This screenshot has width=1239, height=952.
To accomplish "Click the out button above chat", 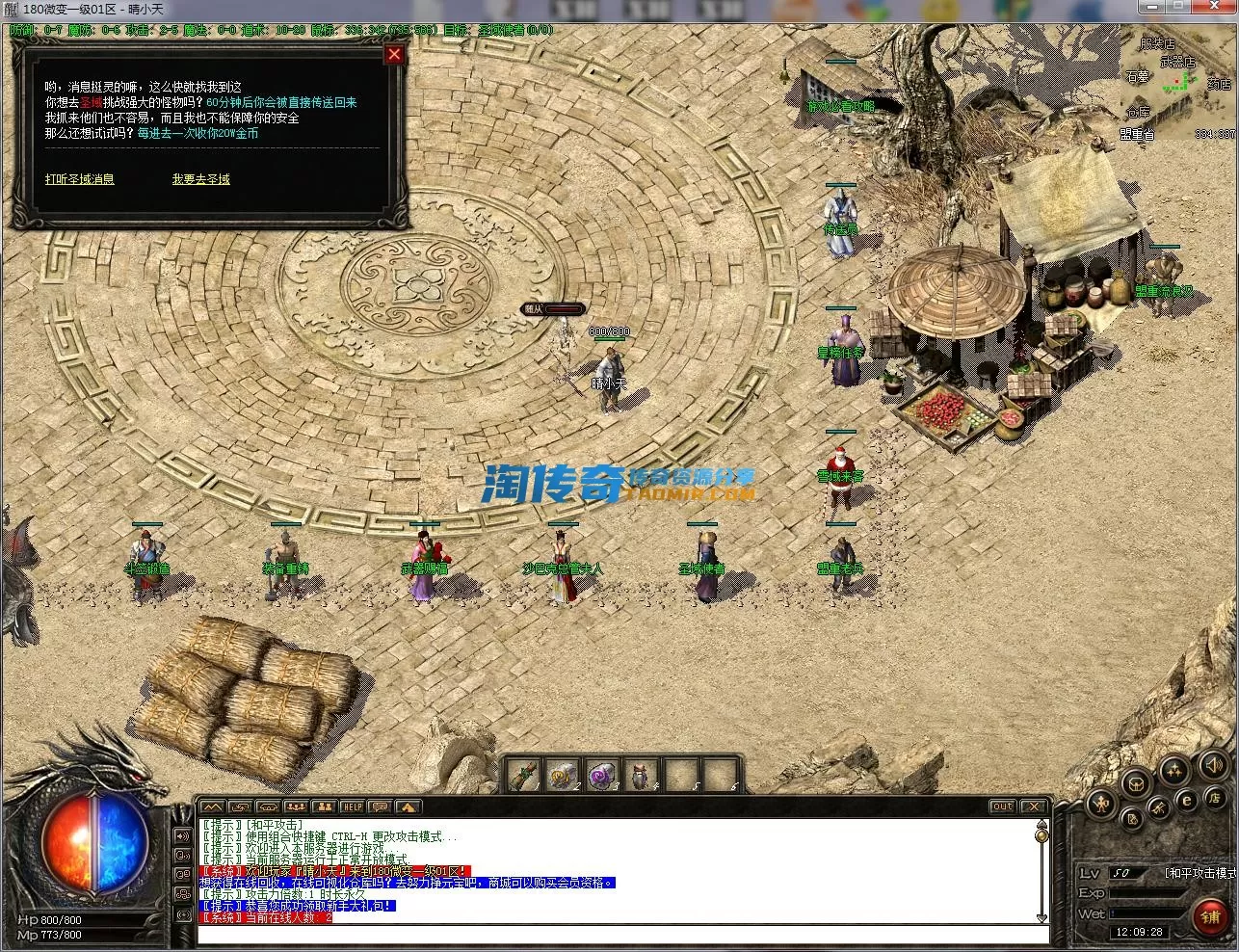I will (x=1002, y=807).
